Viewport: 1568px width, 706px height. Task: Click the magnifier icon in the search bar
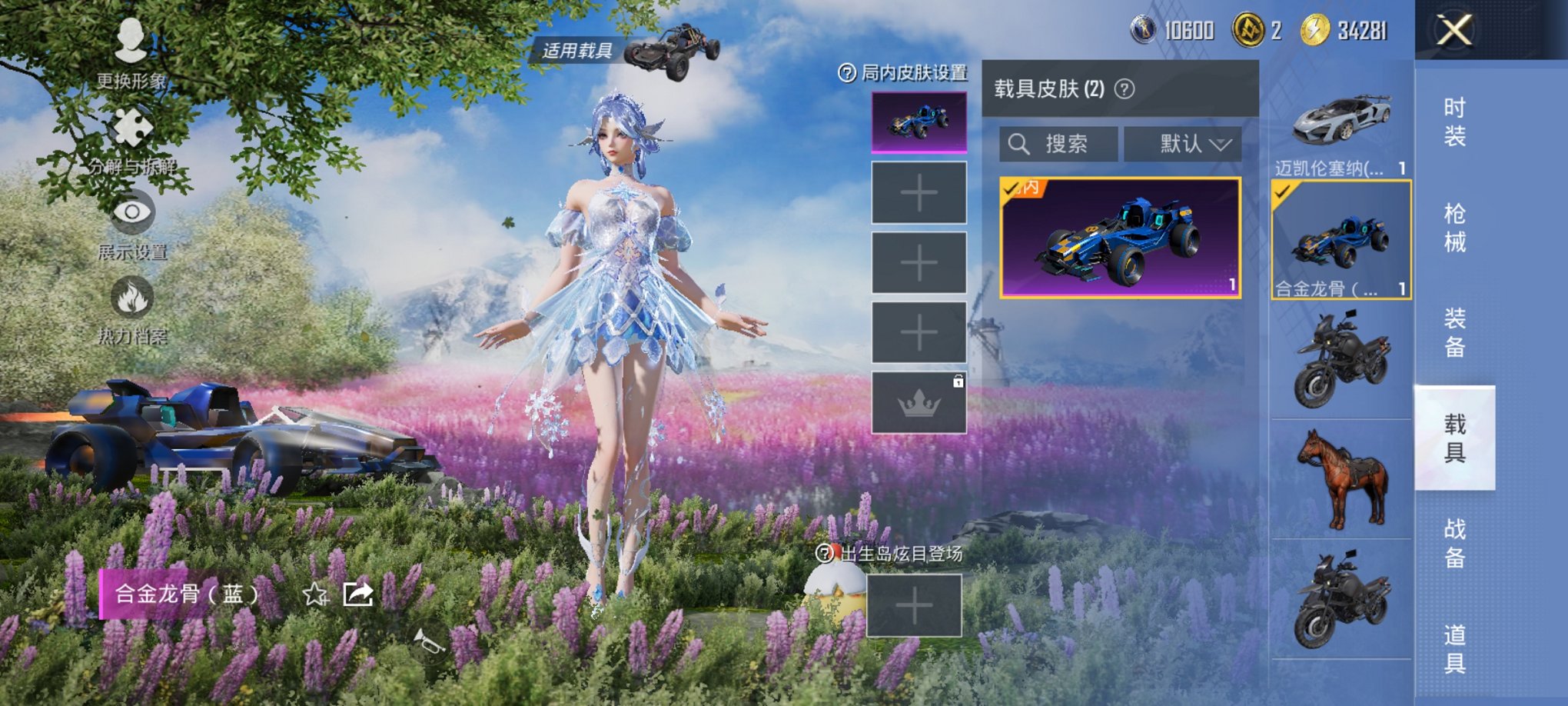click(x=1020, y=143)
